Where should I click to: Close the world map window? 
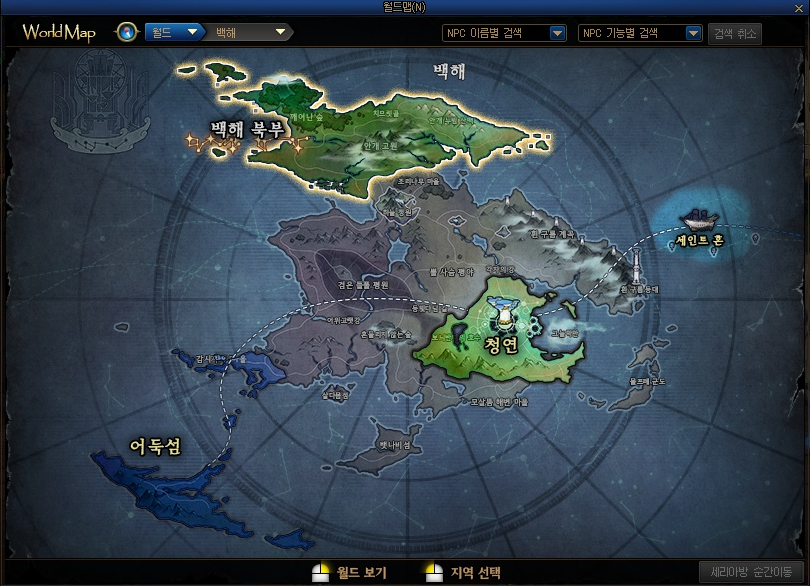click(800, 8)
